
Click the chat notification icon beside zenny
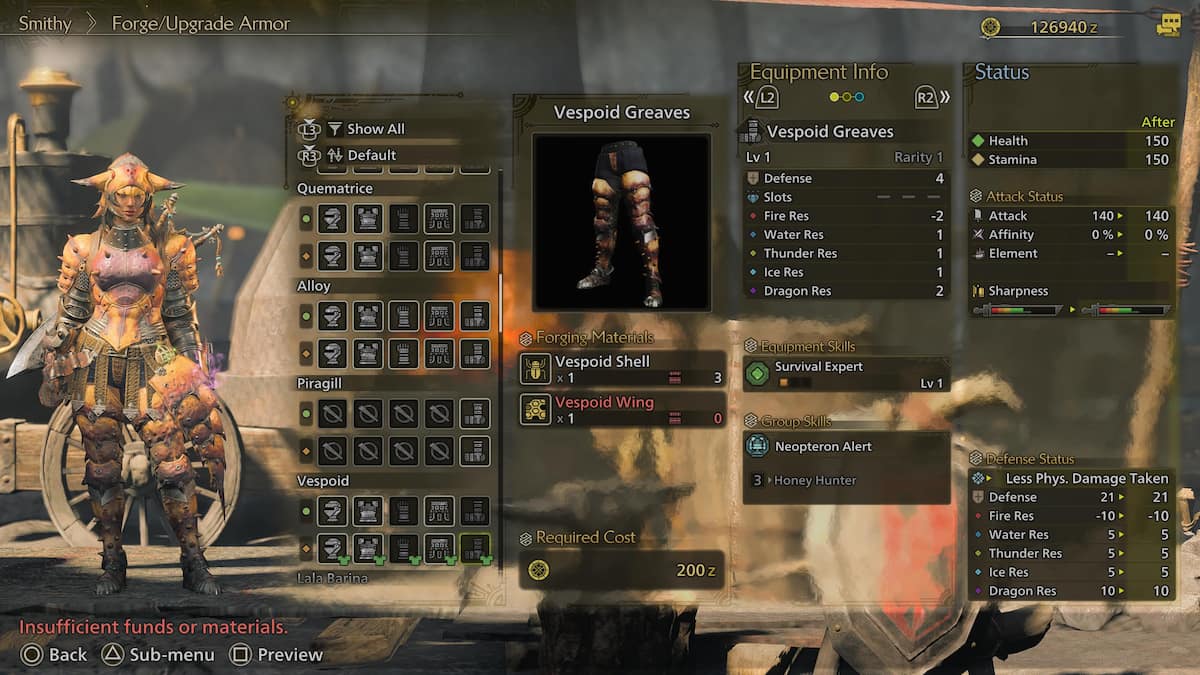[x=1168, y=27]
